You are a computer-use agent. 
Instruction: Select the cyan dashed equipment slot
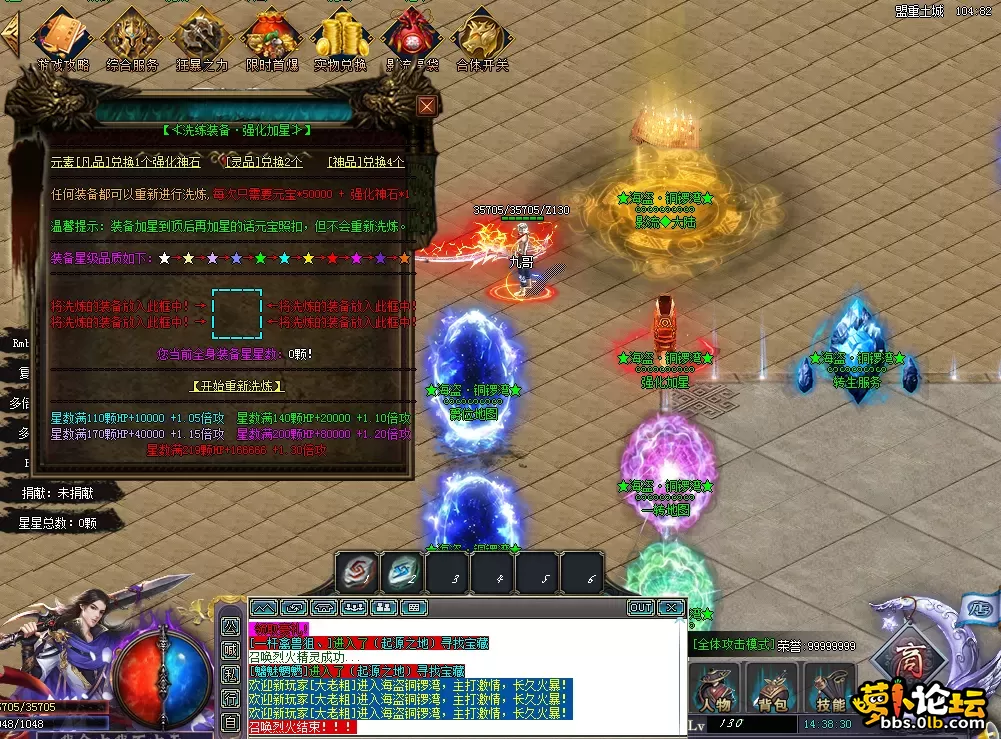pyautogui.click(x=237, y=314)
